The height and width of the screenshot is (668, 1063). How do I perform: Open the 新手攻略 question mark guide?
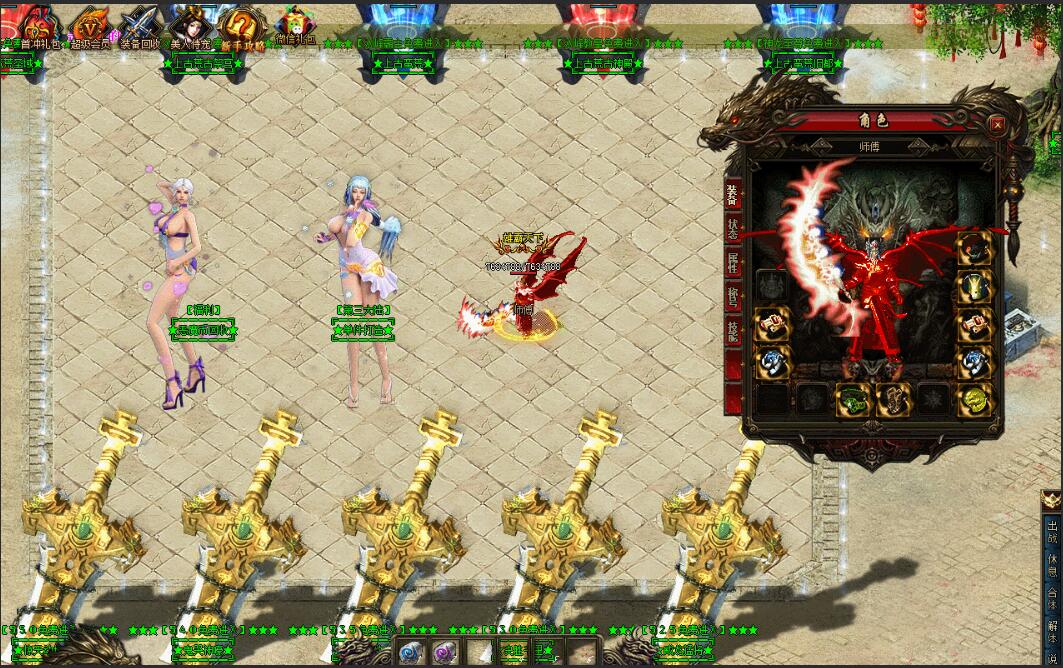243,24
